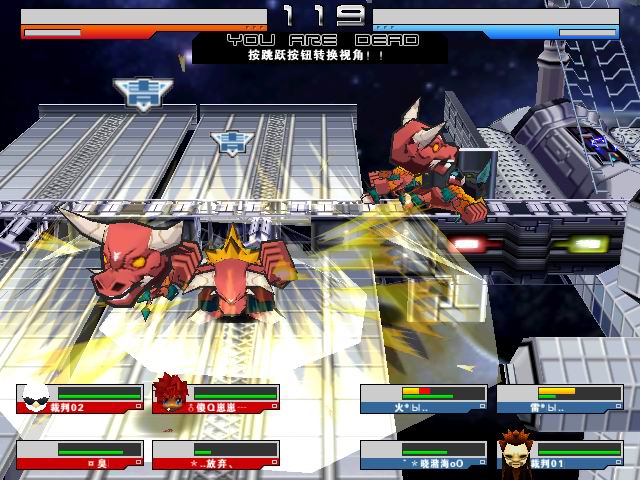Image resolution: width=640 pixels, height=480 pixels.
Task: Choose the 晓渣淘oO player panel
Action: (x=424, y=455)
